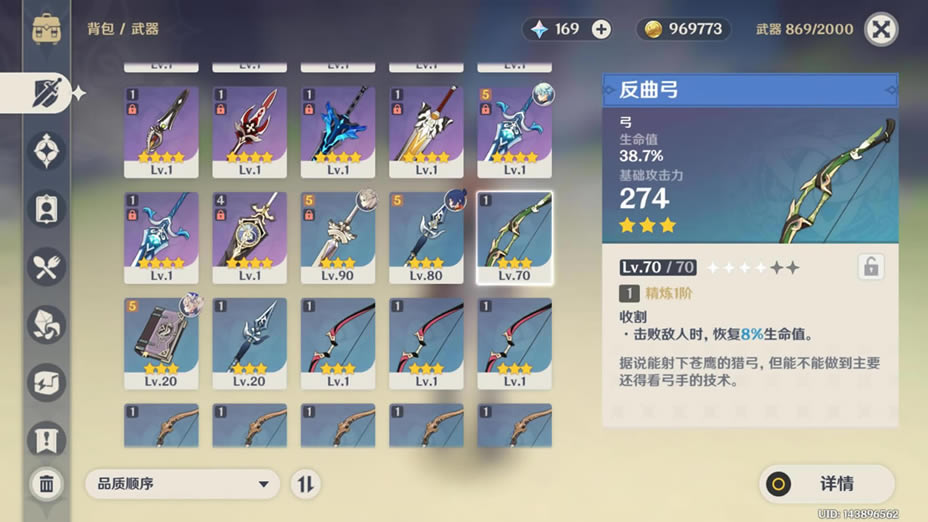The width and height of the screenshot is (928, 522).
Task: Switch to the exclamation mark quest items tab
Action: (47, 437)
